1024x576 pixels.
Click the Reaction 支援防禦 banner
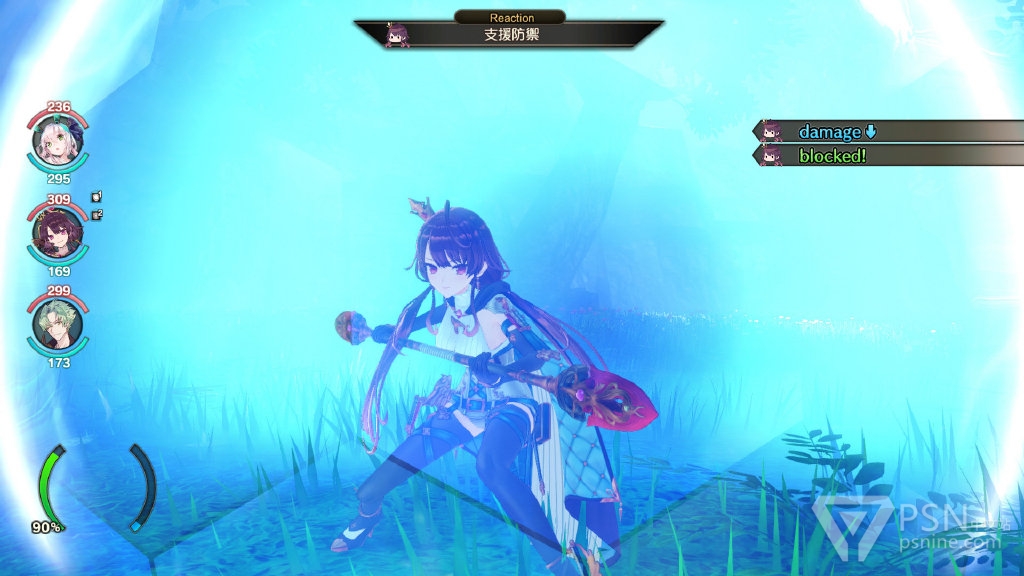point(510,34)
